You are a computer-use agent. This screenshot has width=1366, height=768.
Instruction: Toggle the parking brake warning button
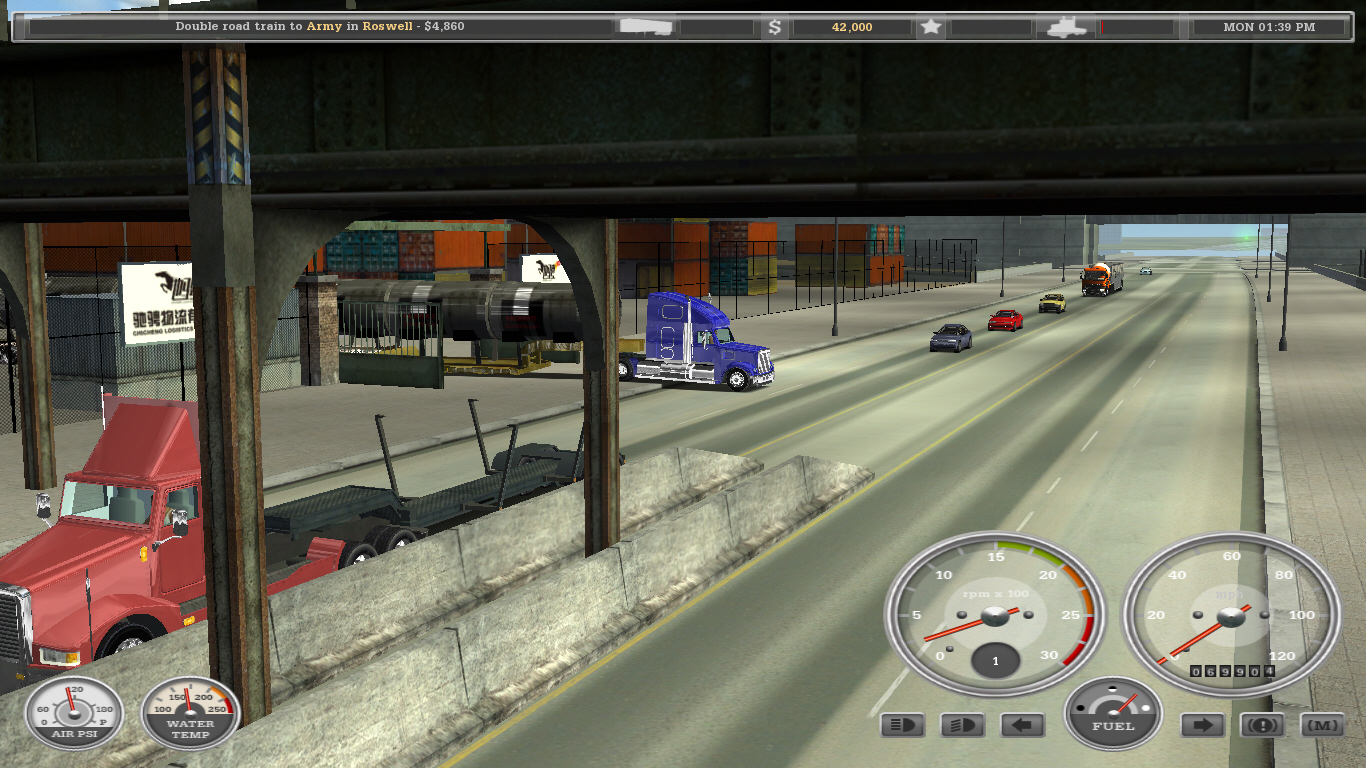pyautogui.click(x=1262, y=725)
